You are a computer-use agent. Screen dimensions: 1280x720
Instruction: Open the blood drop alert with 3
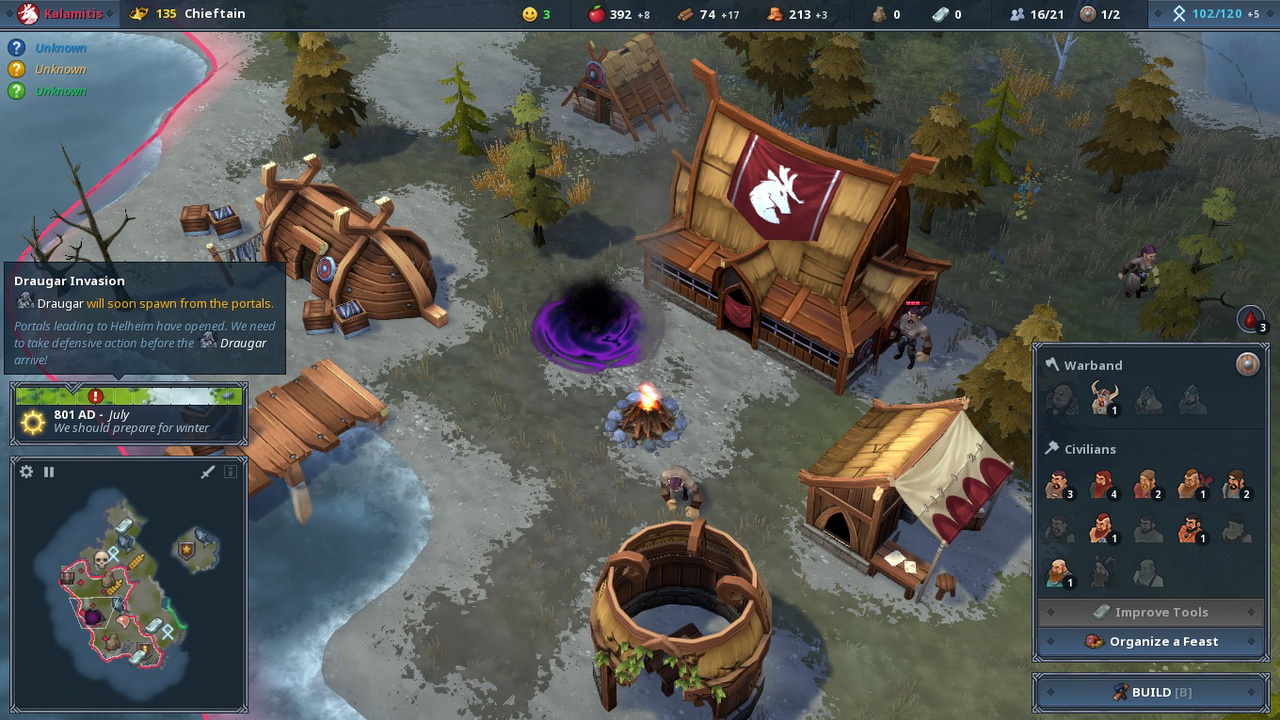(x=1250, y=319)
